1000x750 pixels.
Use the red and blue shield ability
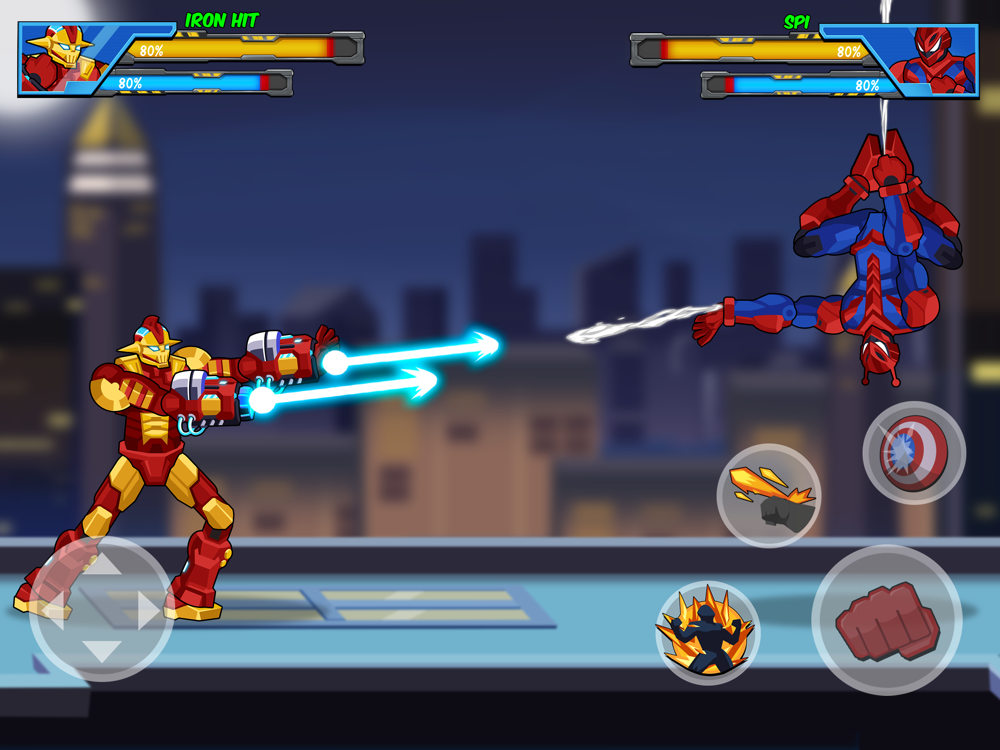click(x=913, y=453)
